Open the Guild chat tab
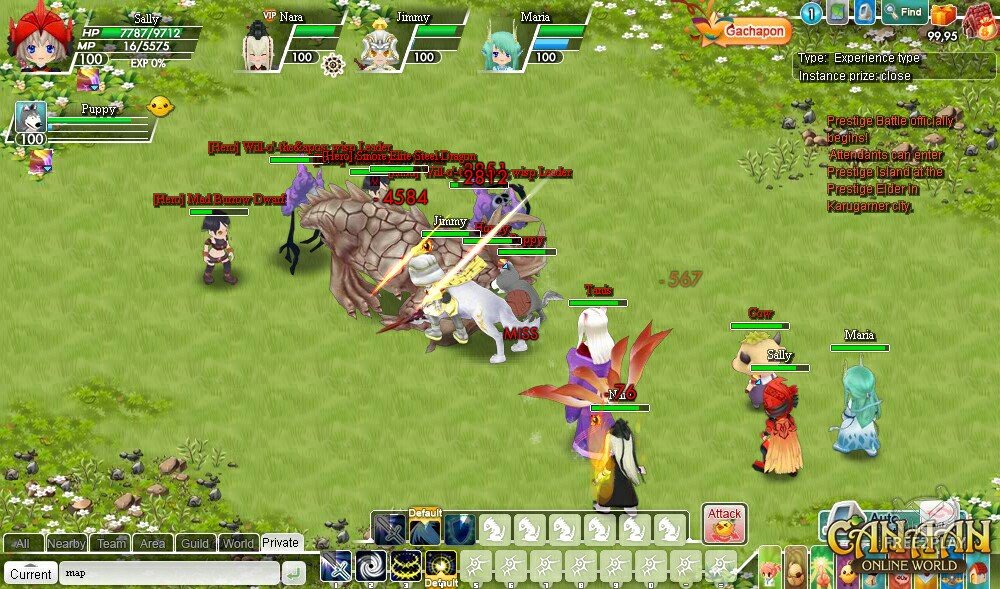This screenshot has width=1000, height=589. coord(195,543)
